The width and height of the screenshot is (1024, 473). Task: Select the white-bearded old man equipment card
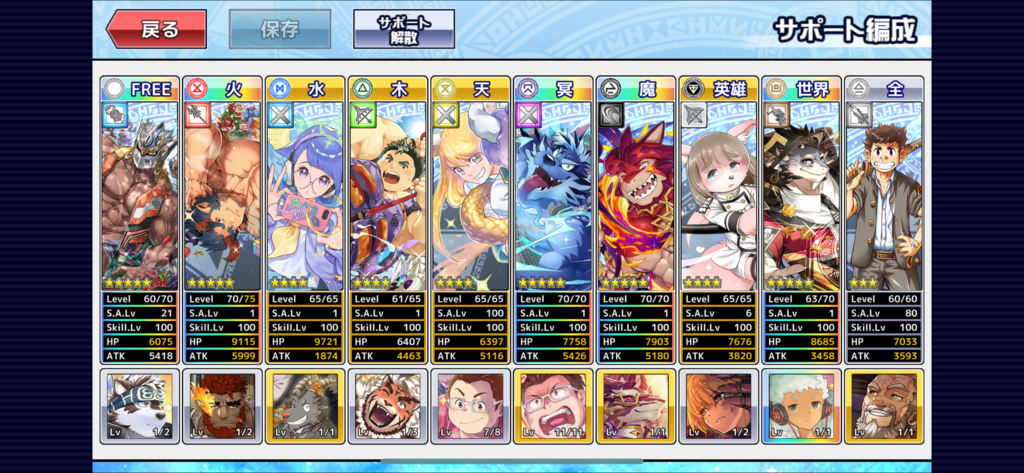pos(884,406)
